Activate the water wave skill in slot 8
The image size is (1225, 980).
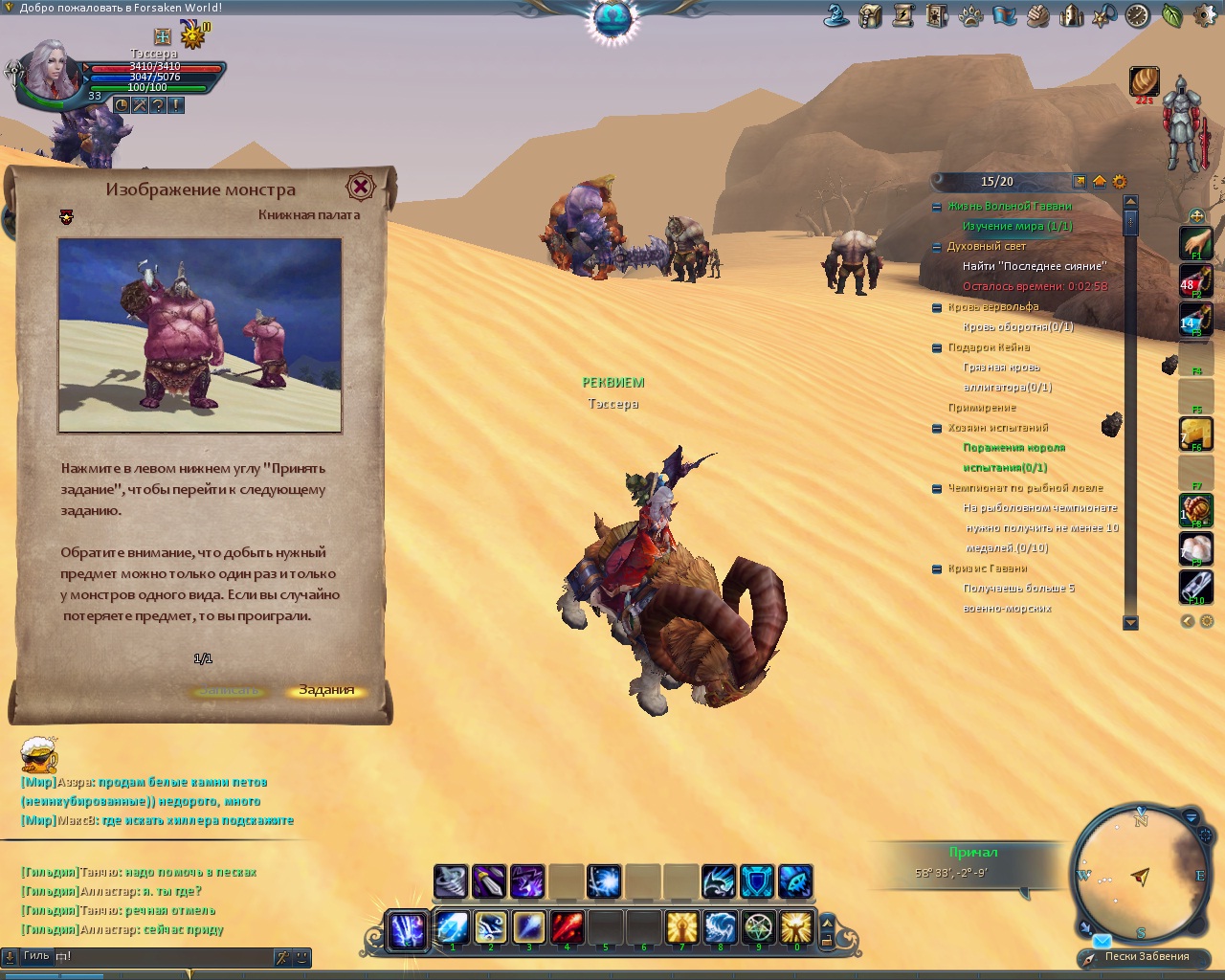coord(720,926)
